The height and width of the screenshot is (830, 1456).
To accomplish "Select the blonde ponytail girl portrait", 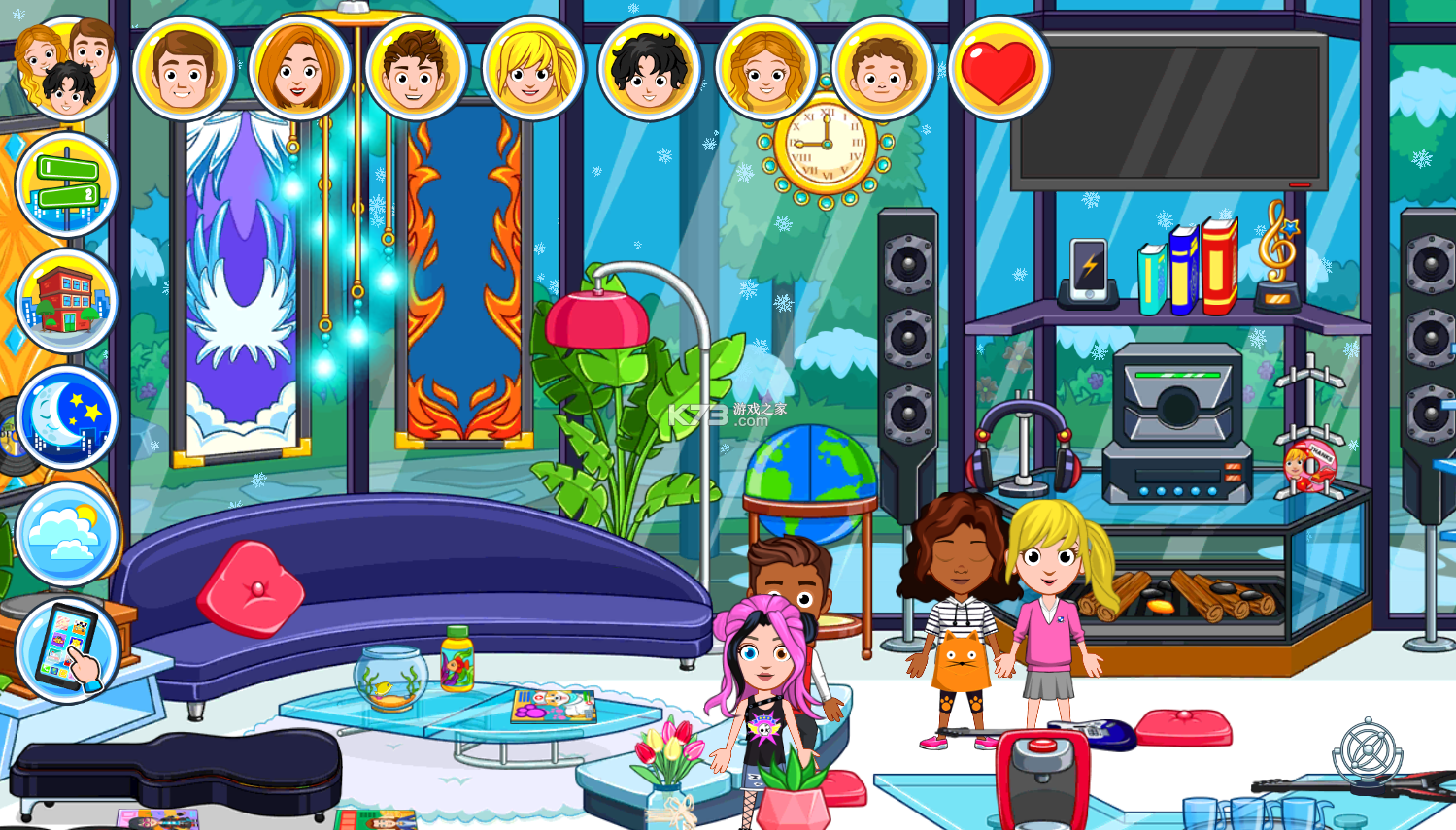I will 532,68.
